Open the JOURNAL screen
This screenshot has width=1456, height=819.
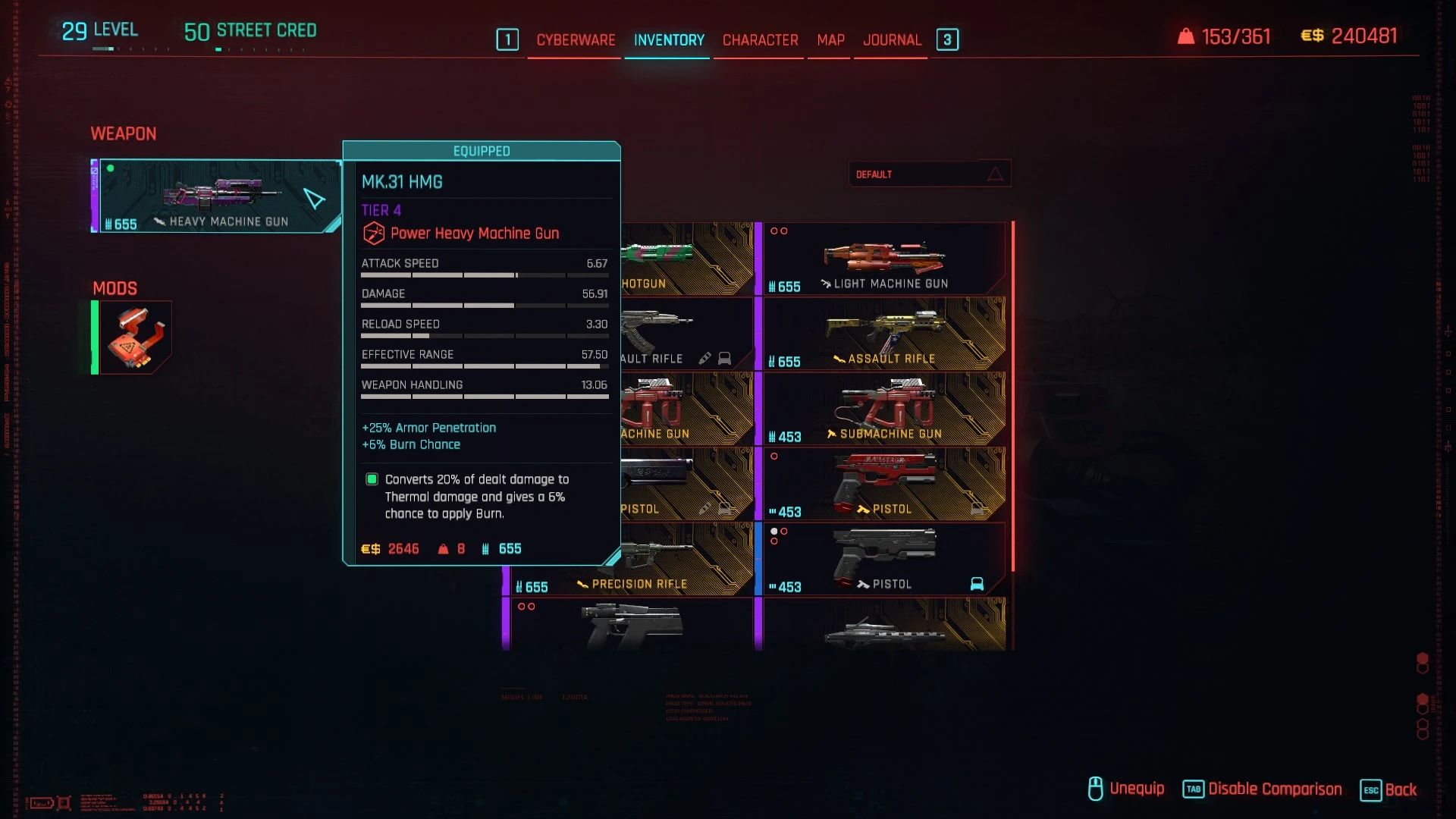[891, 39]
